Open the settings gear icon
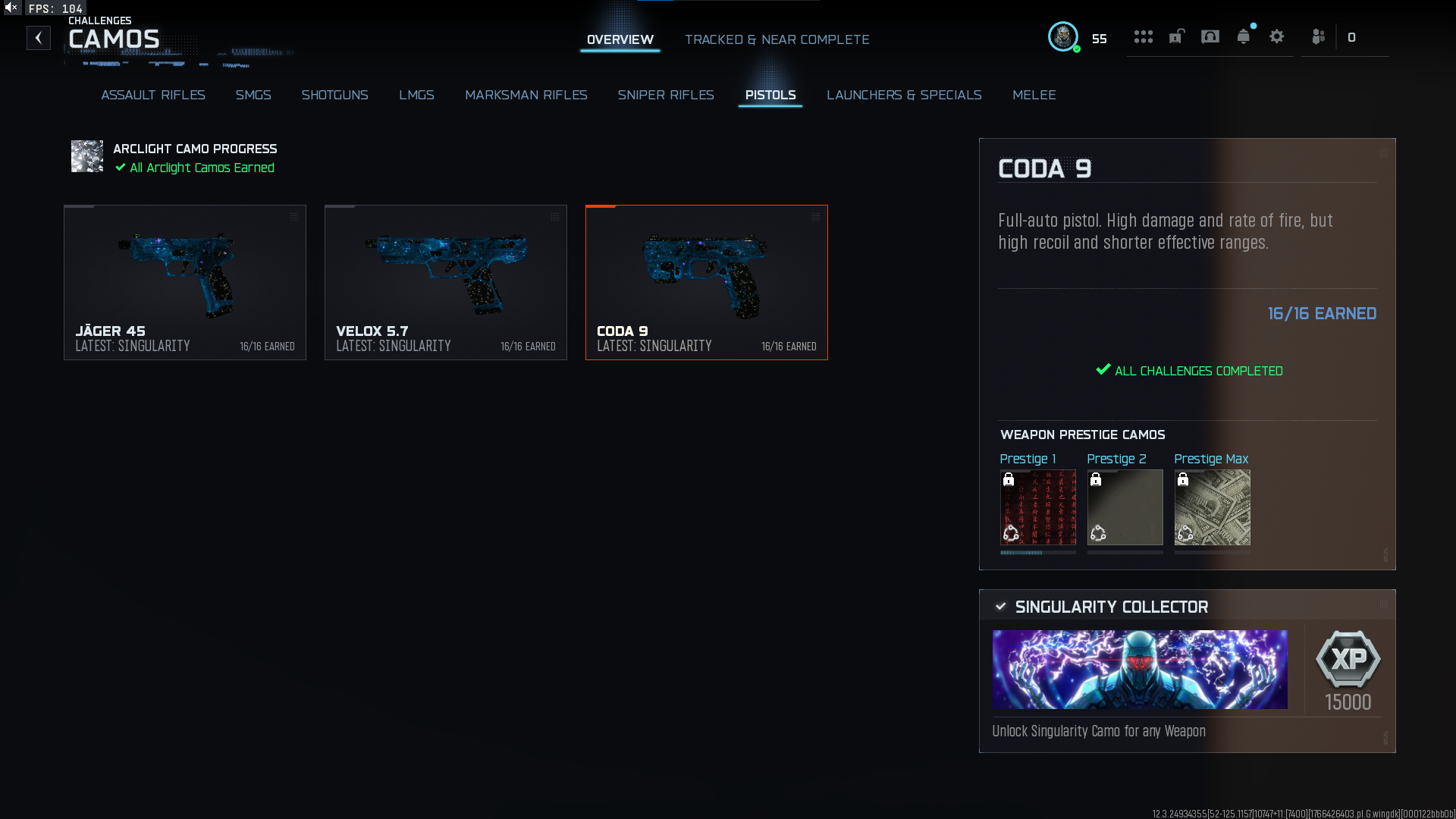The width and height of the screenshot is (1456, 819). pos(1276,36)
